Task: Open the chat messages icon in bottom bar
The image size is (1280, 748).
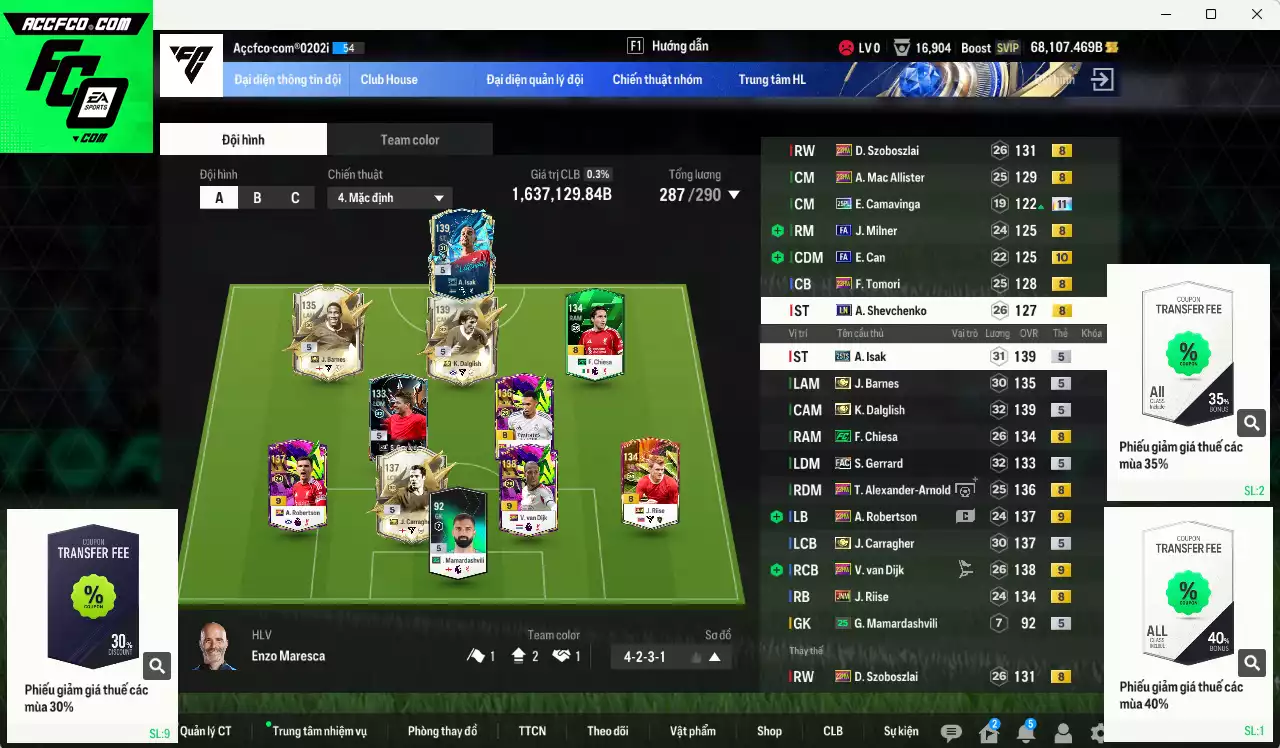Action: point(949,733)
